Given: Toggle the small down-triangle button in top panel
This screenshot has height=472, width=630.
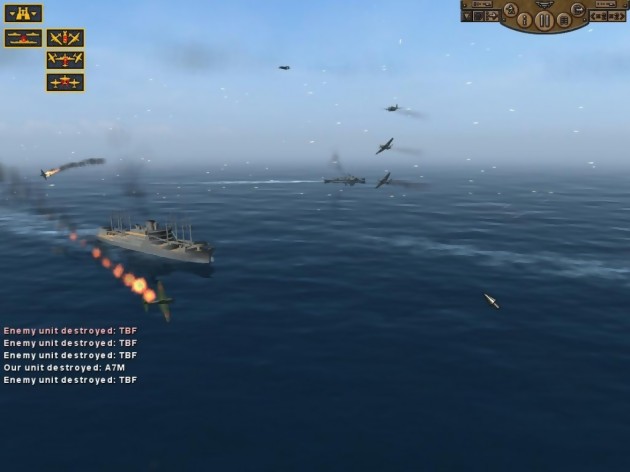Looking at the screenshot, I should 466,16.
